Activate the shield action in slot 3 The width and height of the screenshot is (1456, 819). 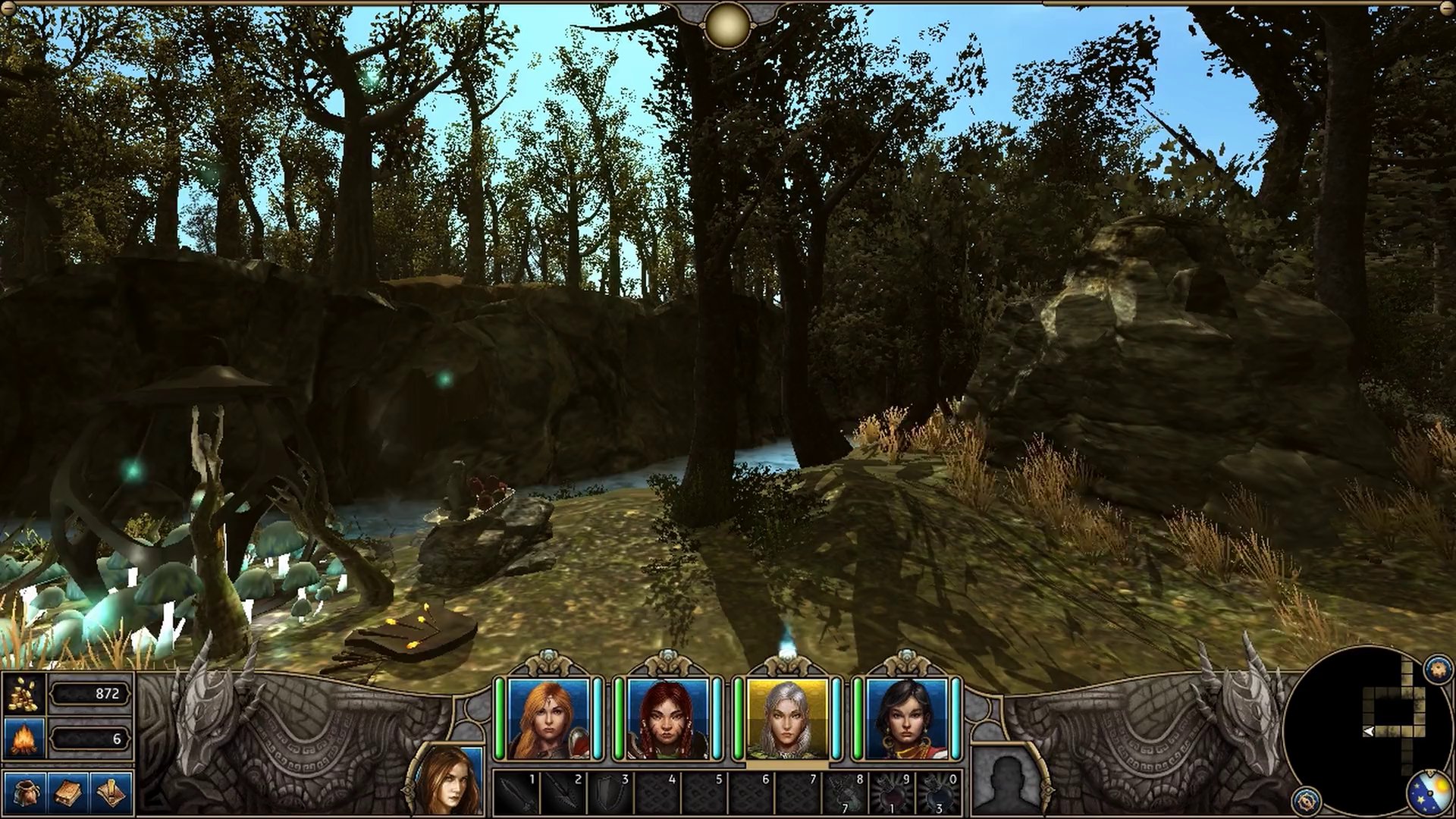coord(610,793)
